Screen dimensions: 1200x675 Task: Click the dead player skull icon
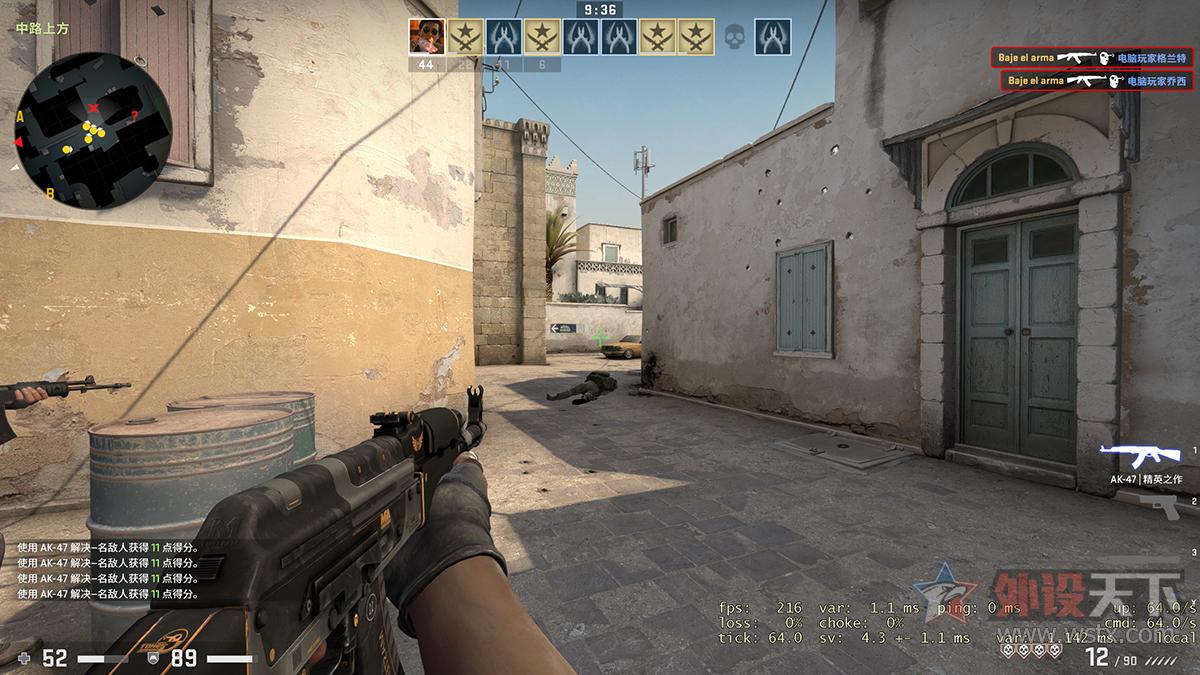(x=734, y=38)
